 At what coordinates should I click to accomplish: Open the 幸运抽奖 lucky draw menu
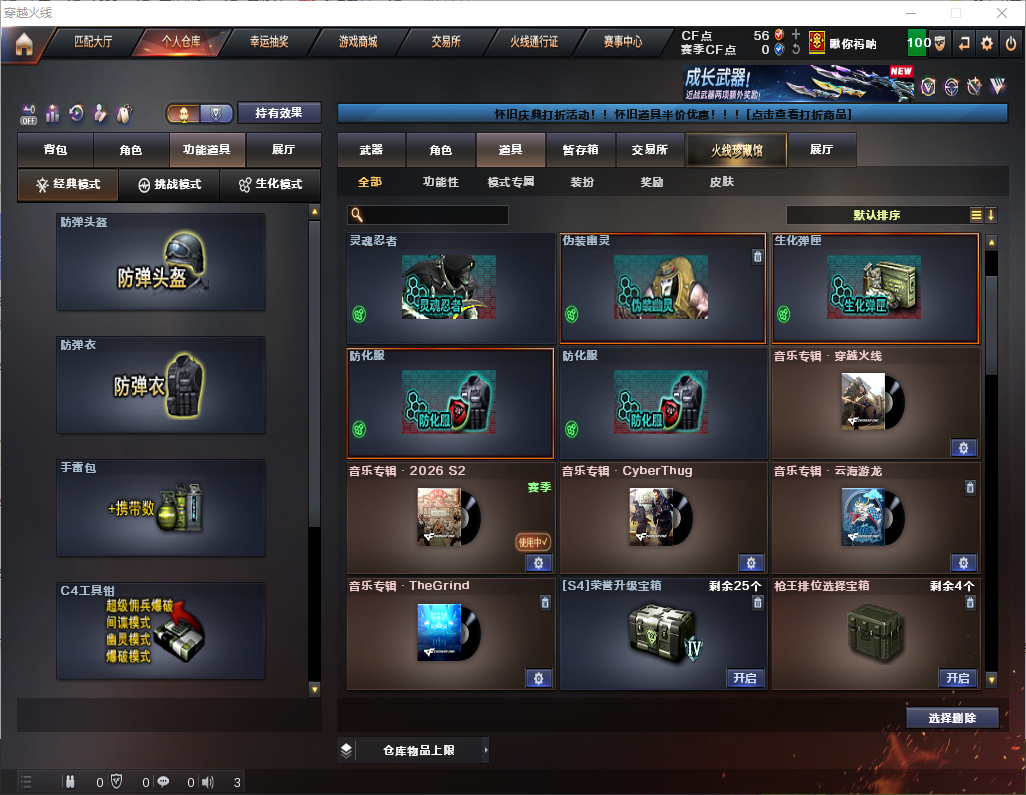[x=269, y=43]
